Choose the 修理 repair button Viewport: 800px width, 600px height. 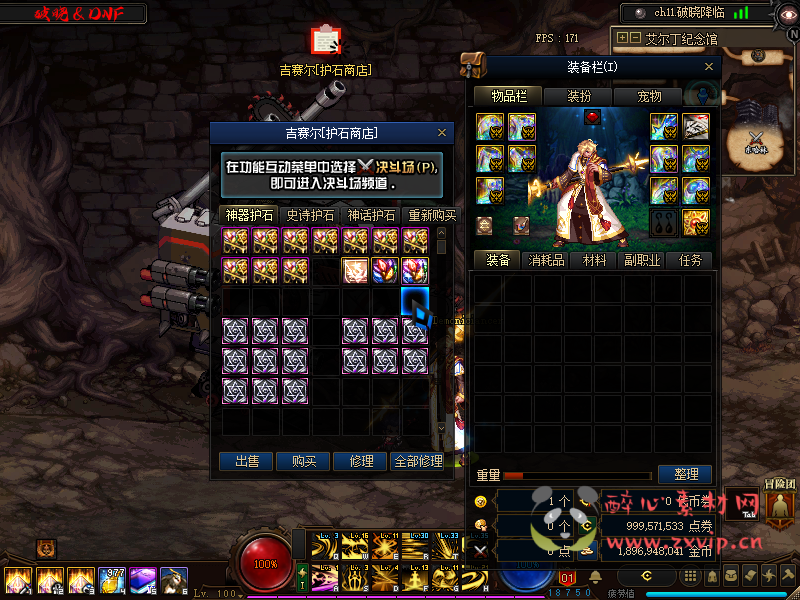(361, 461)
